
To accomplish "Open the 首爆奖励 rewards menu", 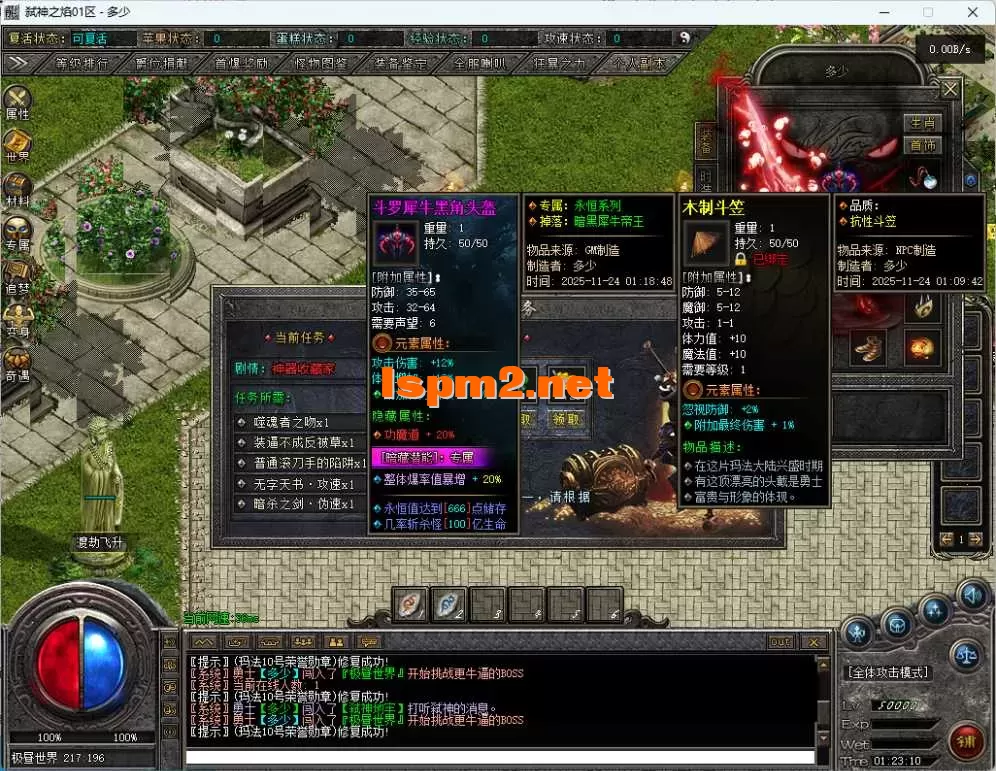I will 241,63.
